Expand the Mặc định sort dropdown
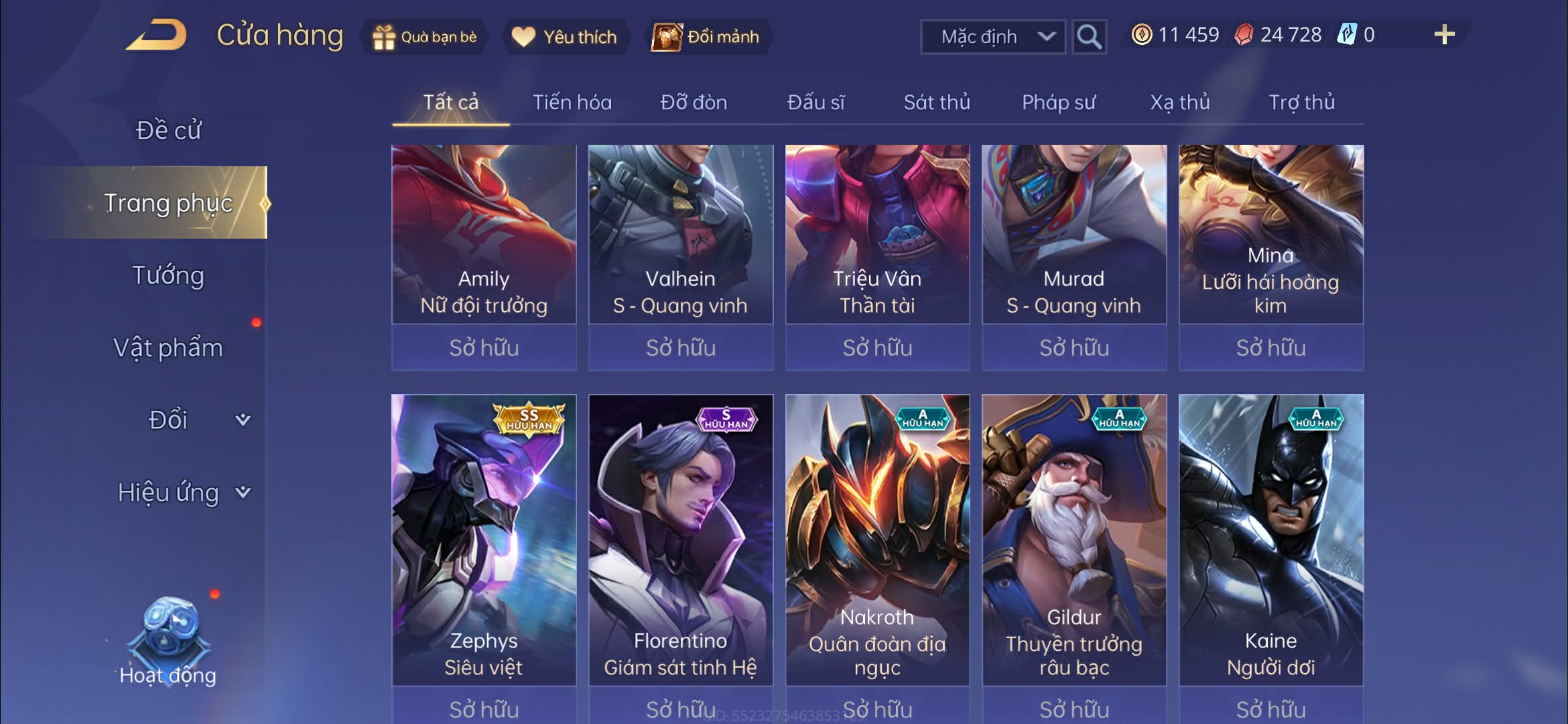 pos(993,37)
